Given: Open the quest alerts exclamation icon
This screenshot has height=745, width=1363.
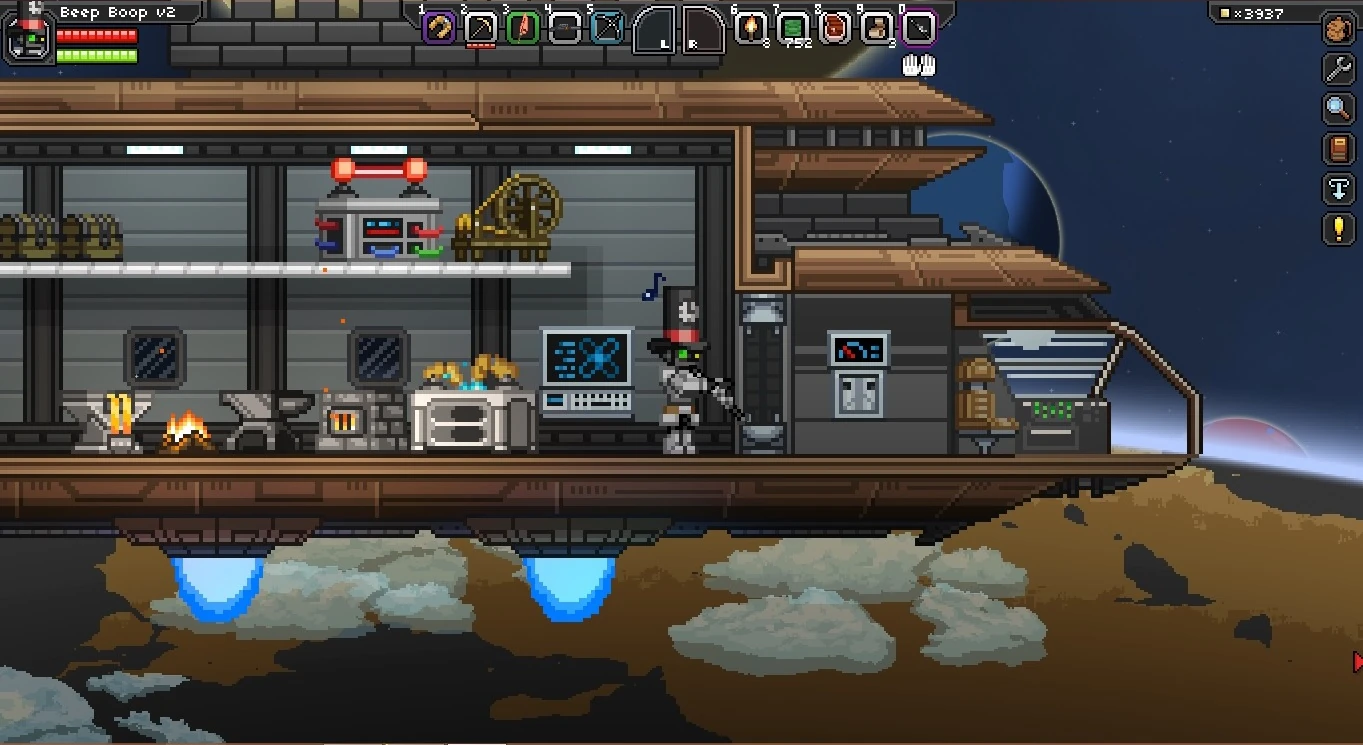Looking at the screenshot, I should point(1338,228).
